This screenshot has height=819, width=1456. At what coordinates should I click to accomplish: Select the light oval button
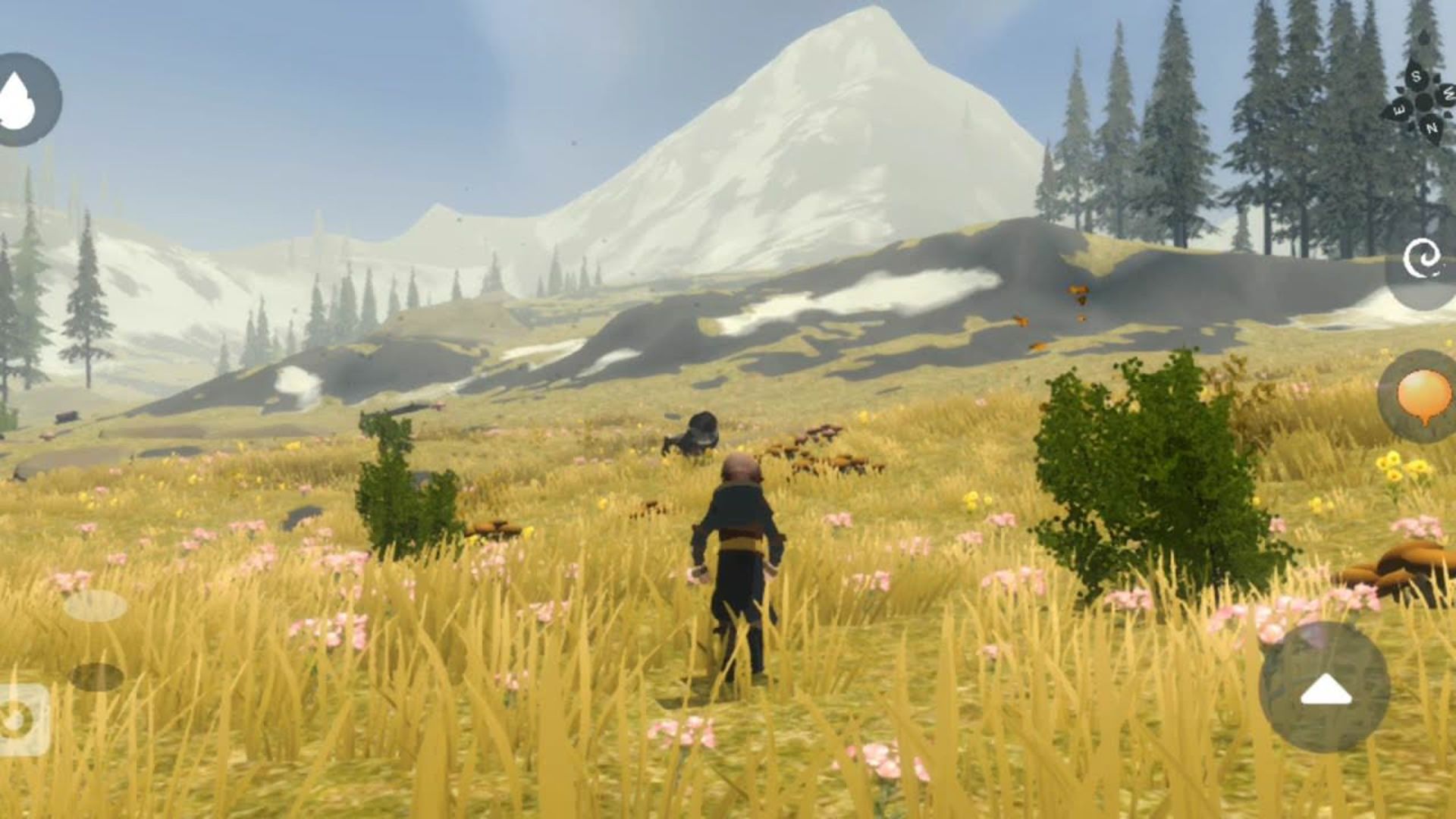96,606
